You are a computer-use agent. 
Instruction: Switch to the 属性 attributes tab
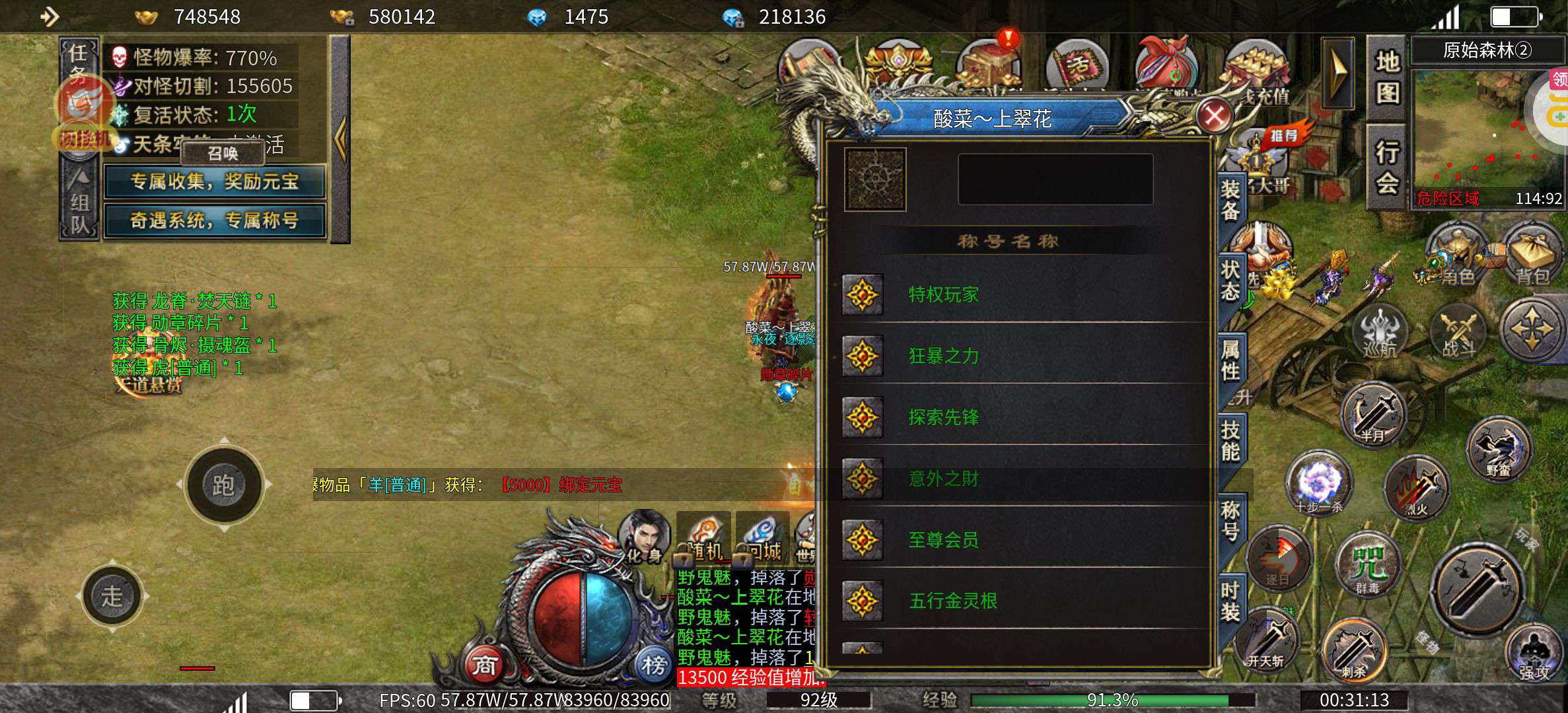pos(1230,360)
